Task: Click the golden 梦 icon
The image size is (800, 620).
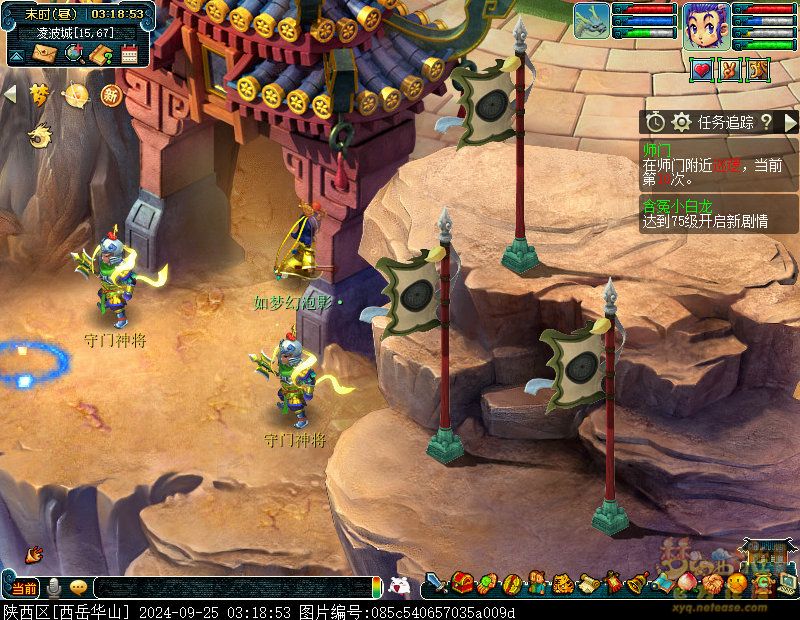Action: pos(40,95)
